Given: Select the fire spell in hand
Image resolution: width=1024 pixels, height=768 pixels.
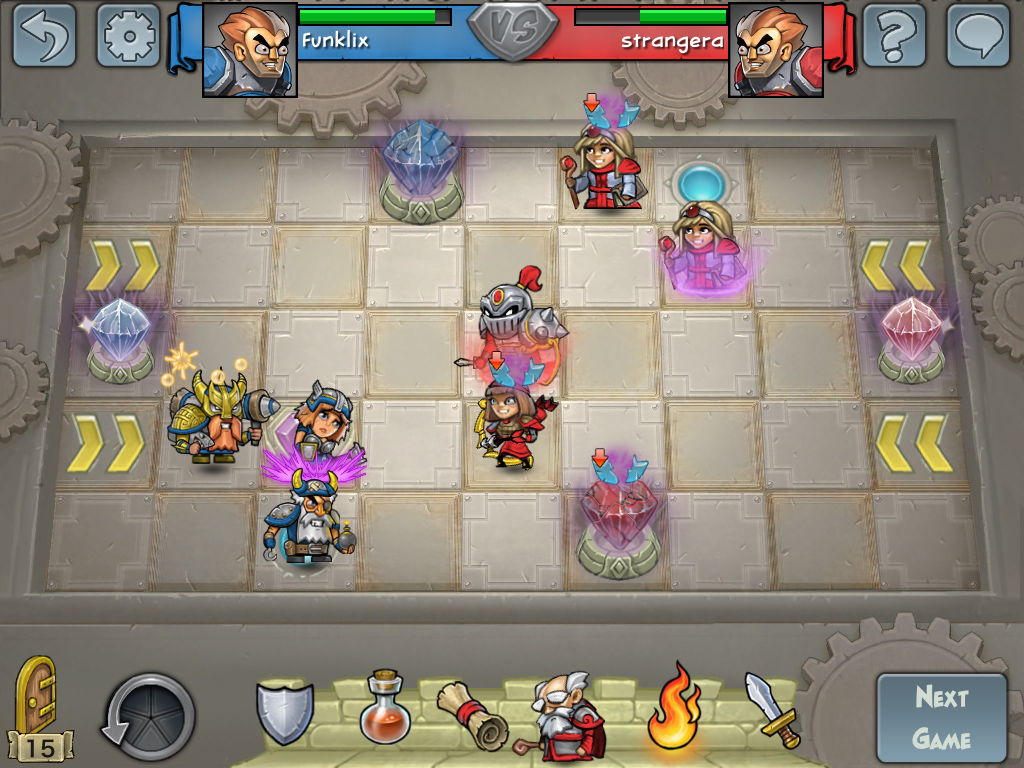Looking at the screenshot, I should 673,709.
